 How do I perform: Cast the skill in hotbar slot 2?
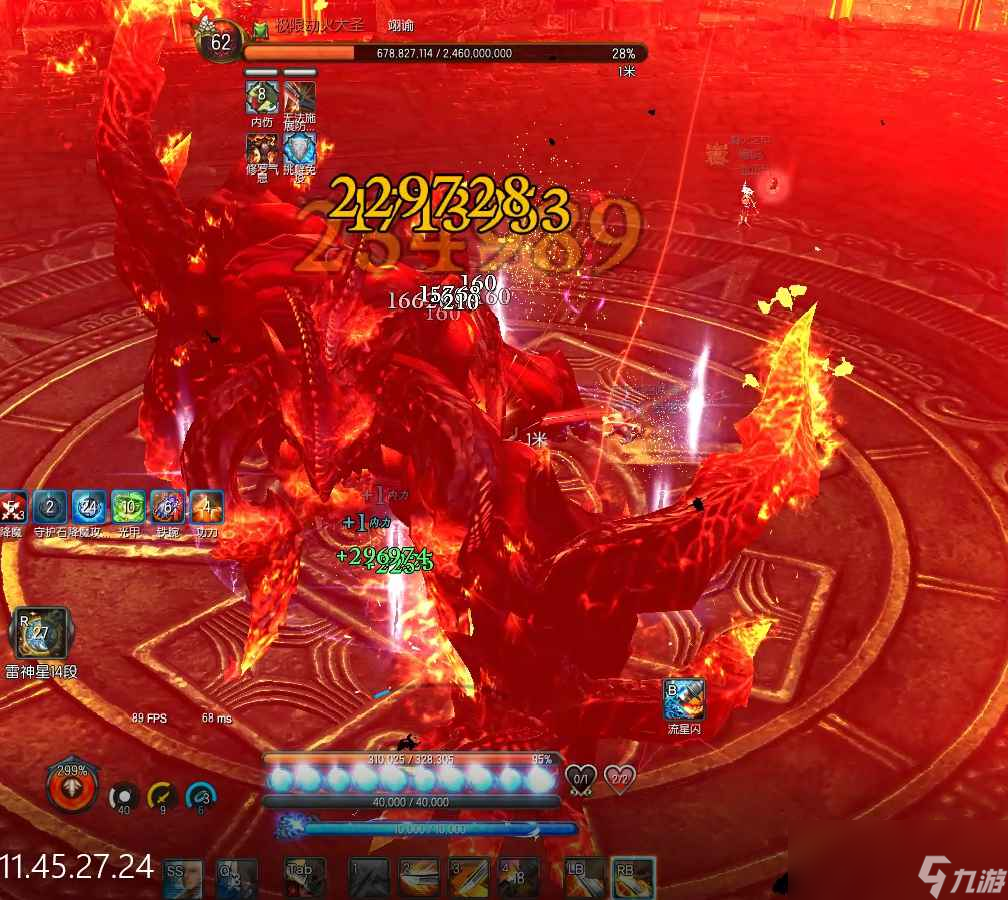[x=419, y=878]
